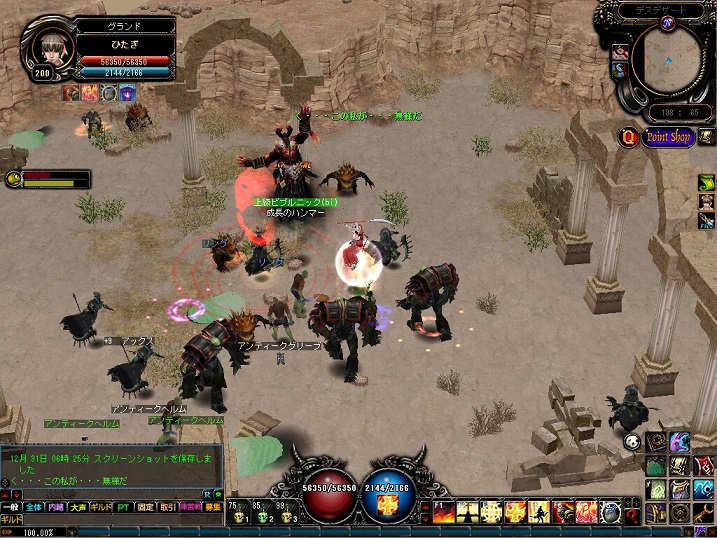Click the round Q icon beside Point Shop
The image size is (717, 538).
tap(630, 137)
